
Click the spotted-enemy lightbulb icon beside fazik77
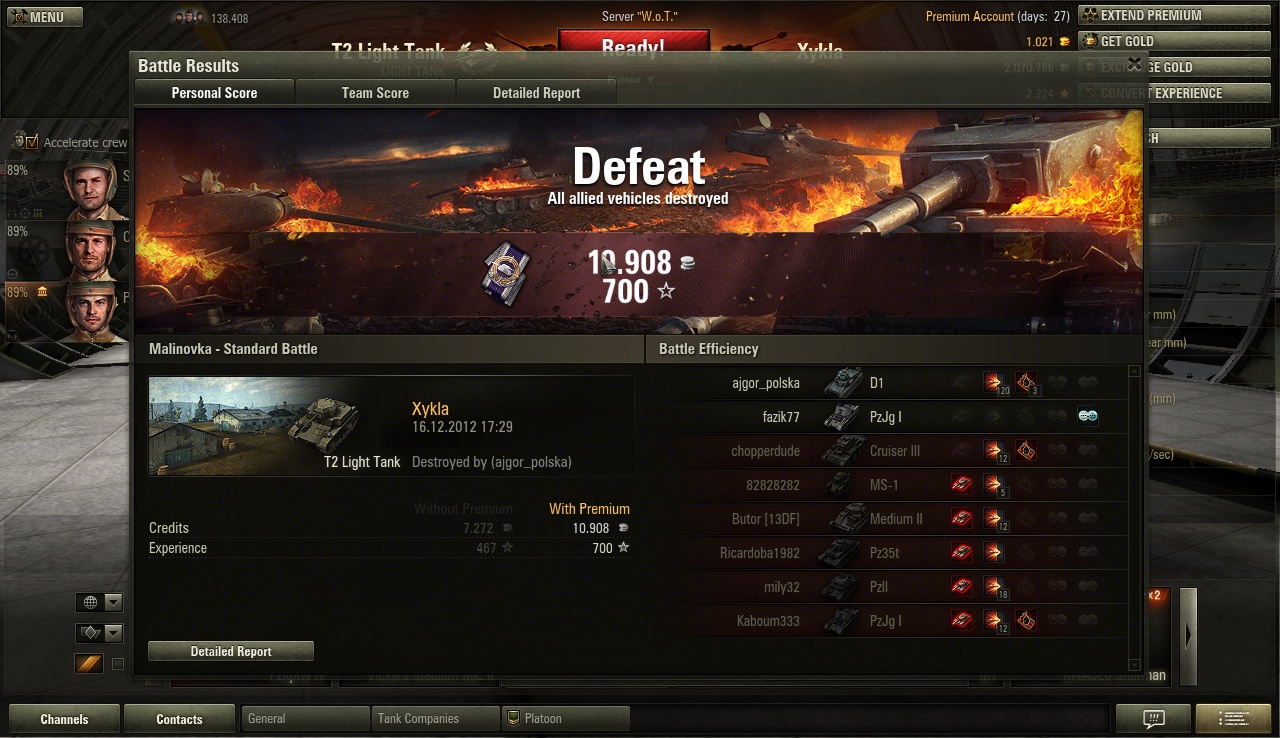(x=1088, y=416)
